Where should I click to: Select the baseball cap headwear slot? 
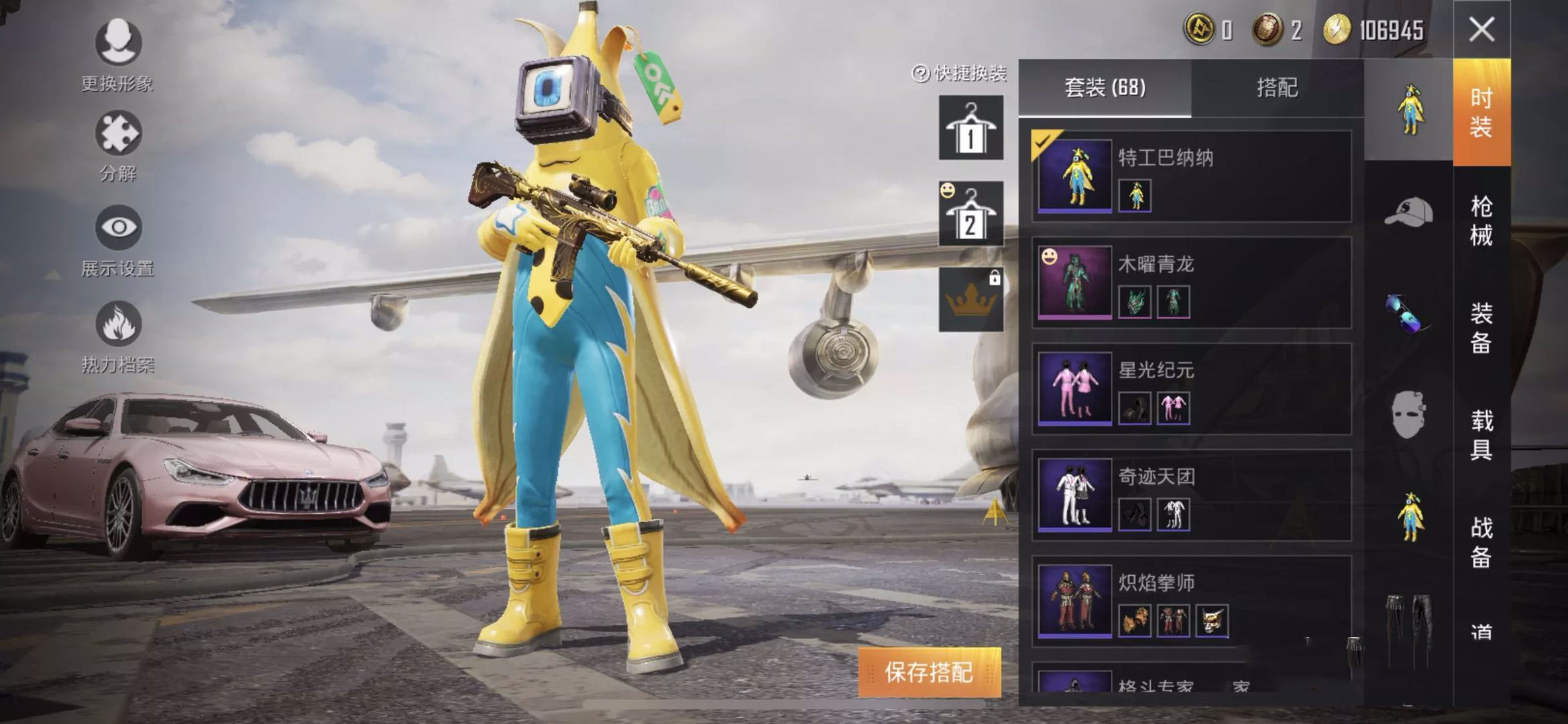[x=1408, y=212]
